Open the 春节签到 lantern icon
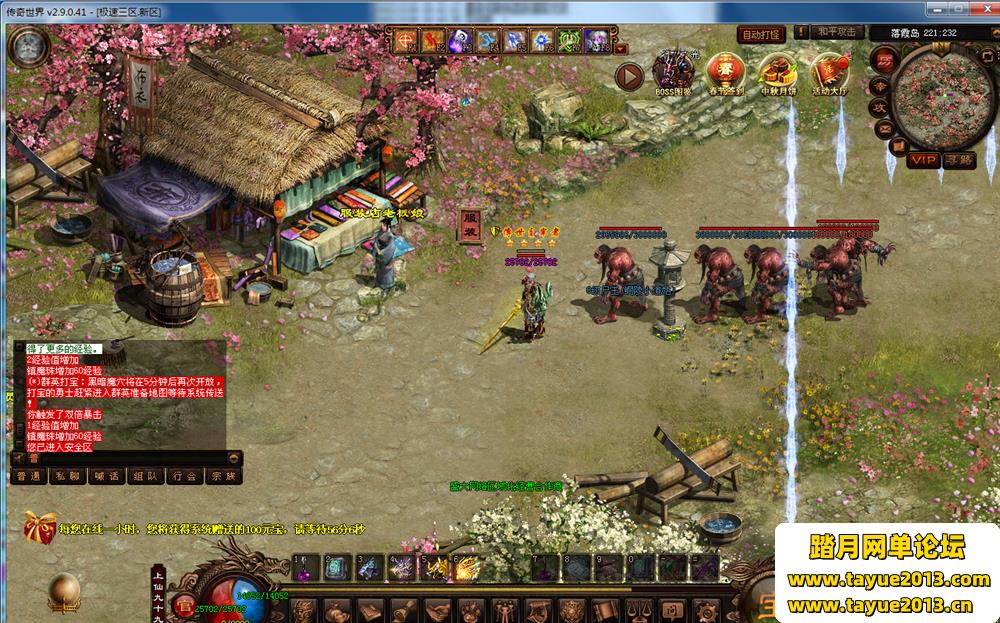The image size is (1000, 623). pos(724,73)
